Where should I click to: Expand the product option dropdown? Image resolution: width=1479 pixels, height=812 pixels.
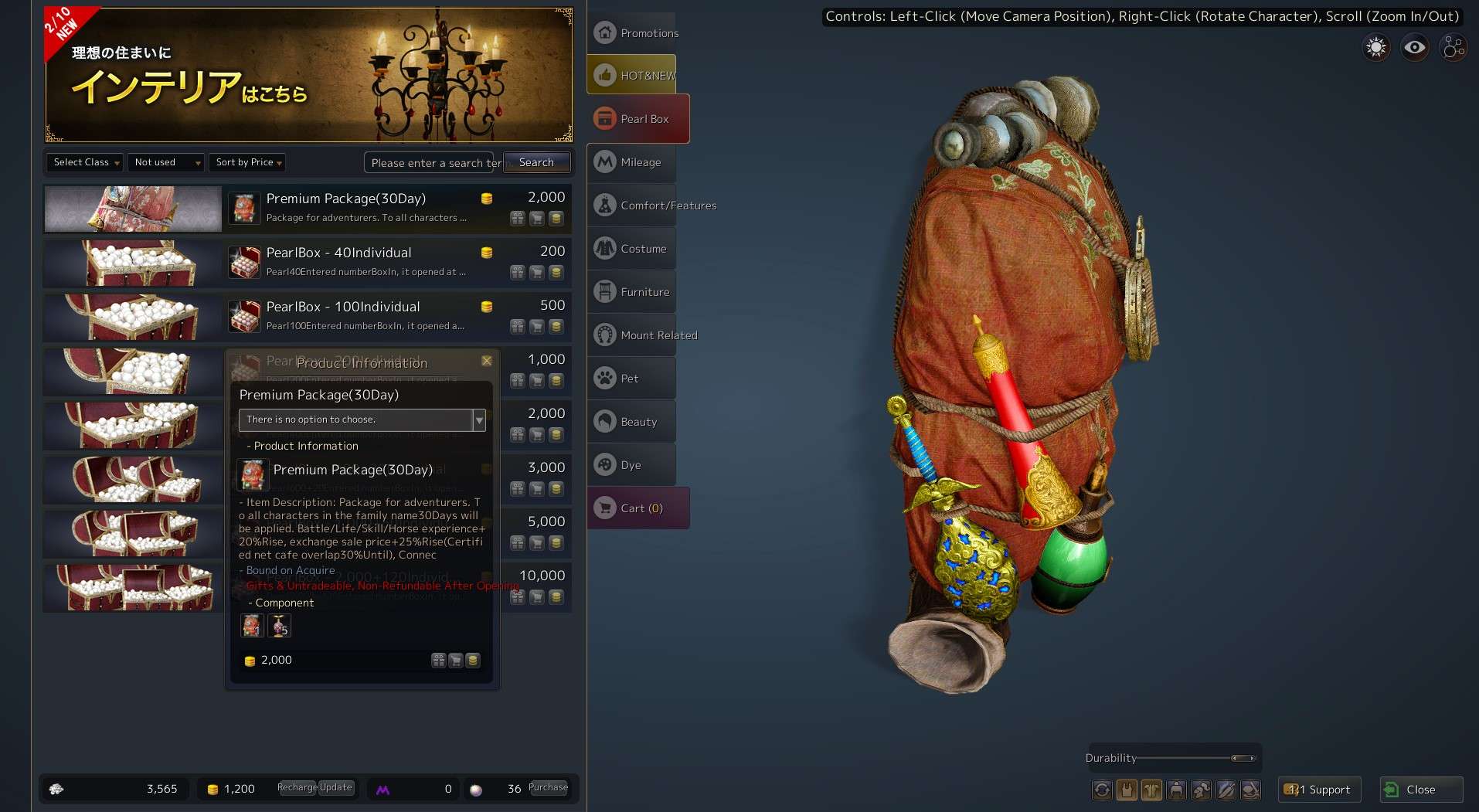479,420
